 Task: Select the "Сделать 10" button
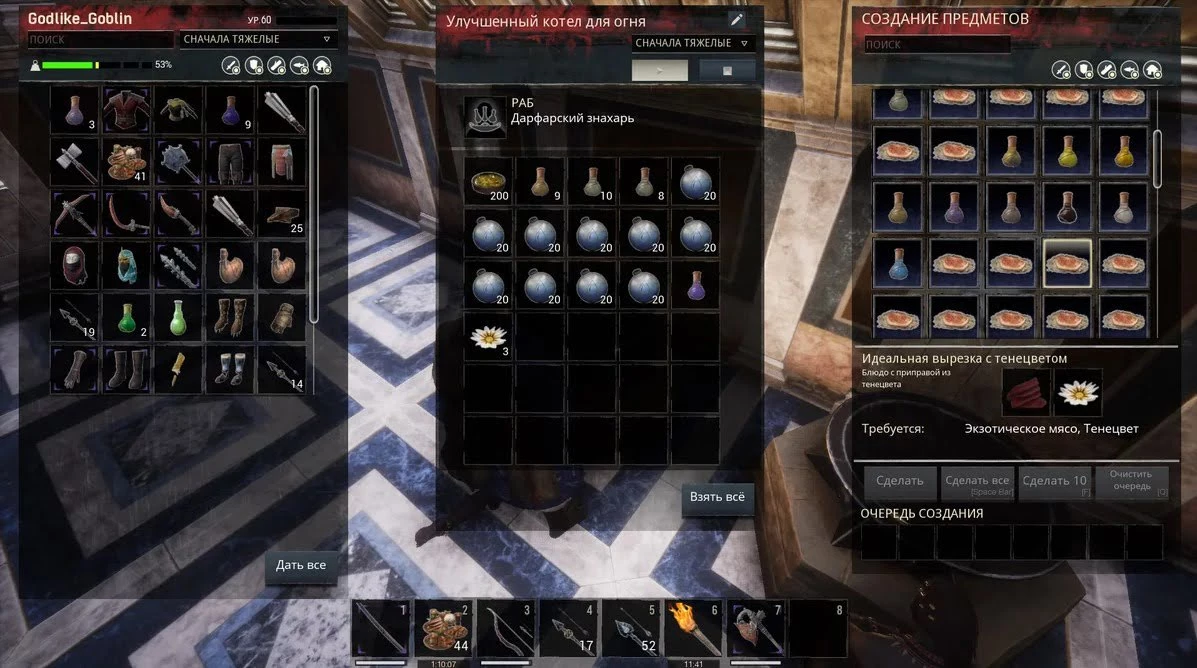click(1054, 481)
